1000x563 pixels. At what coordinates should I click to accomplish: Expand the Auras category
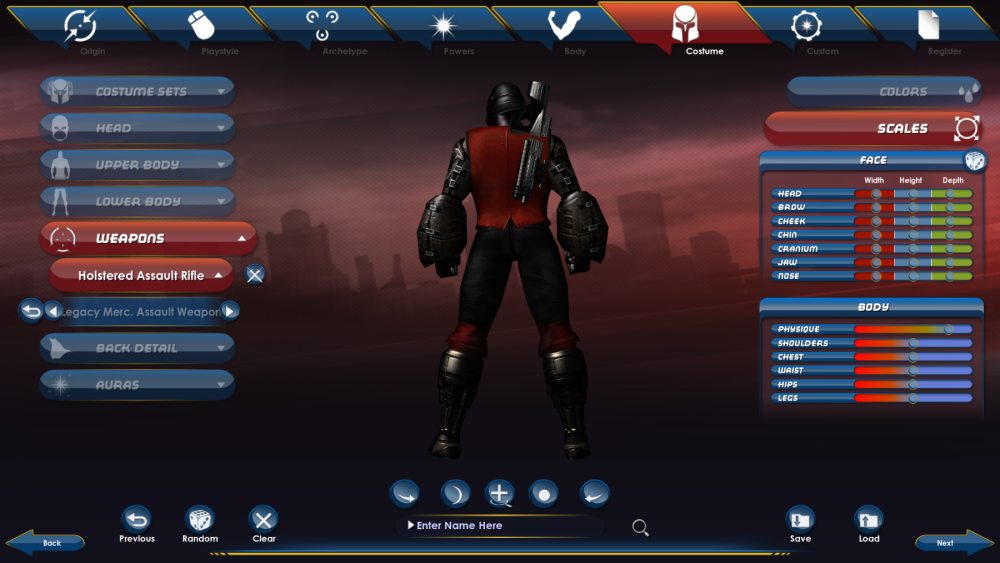[x=137, y=384]
